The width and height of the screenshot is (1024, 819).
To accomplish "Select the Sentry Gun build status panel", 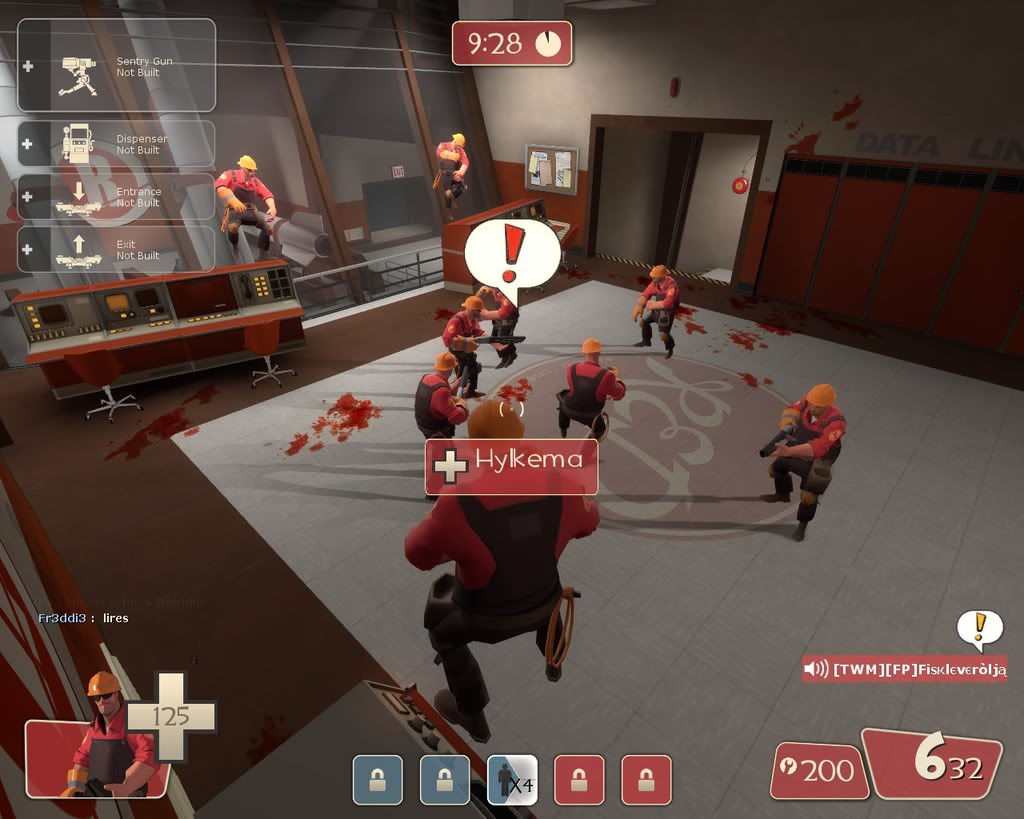I will coord(116,66).
